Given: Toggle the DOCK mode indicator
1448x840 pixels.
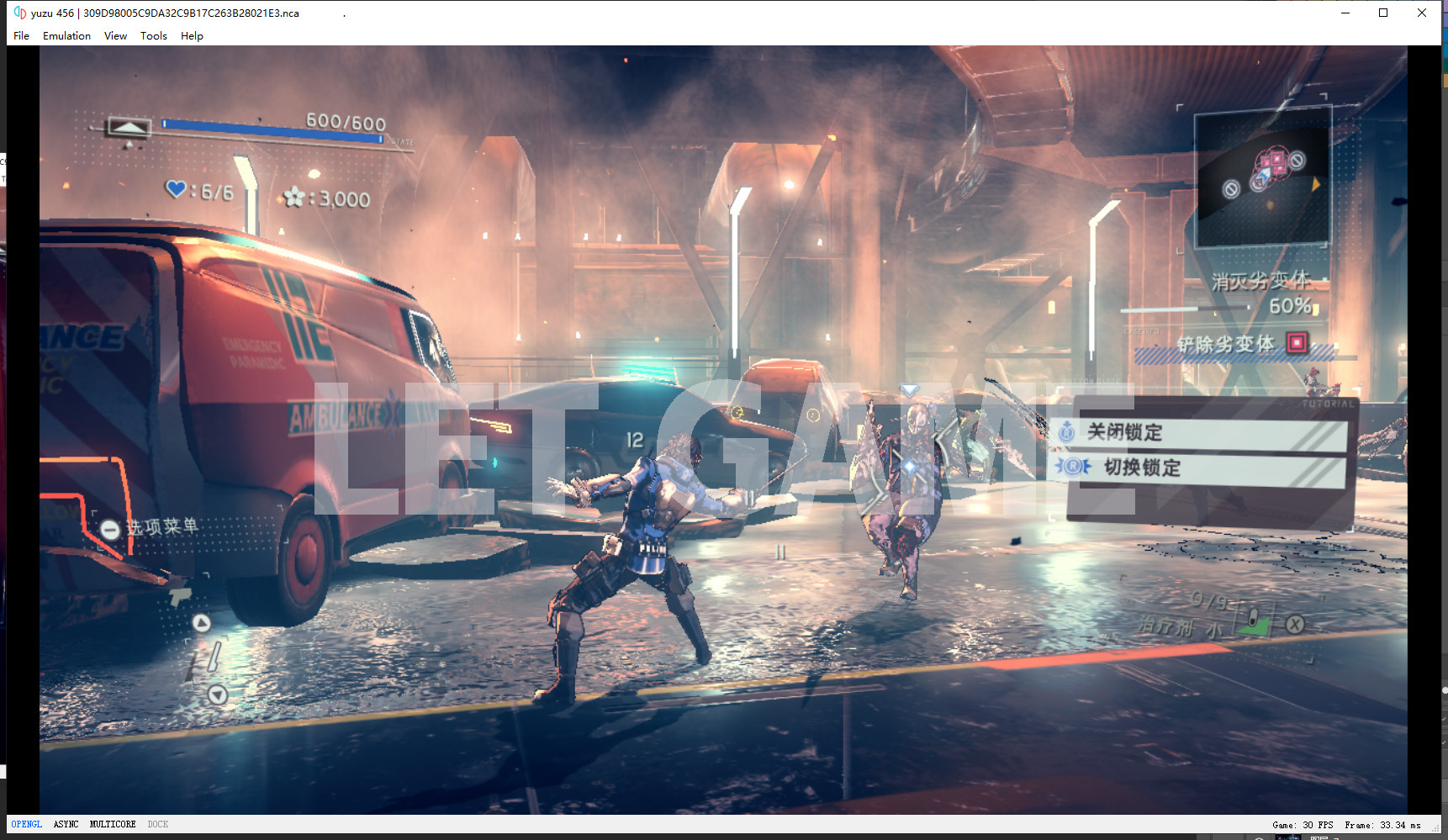Looking at the screenshot, I should [x=158, y=825].
